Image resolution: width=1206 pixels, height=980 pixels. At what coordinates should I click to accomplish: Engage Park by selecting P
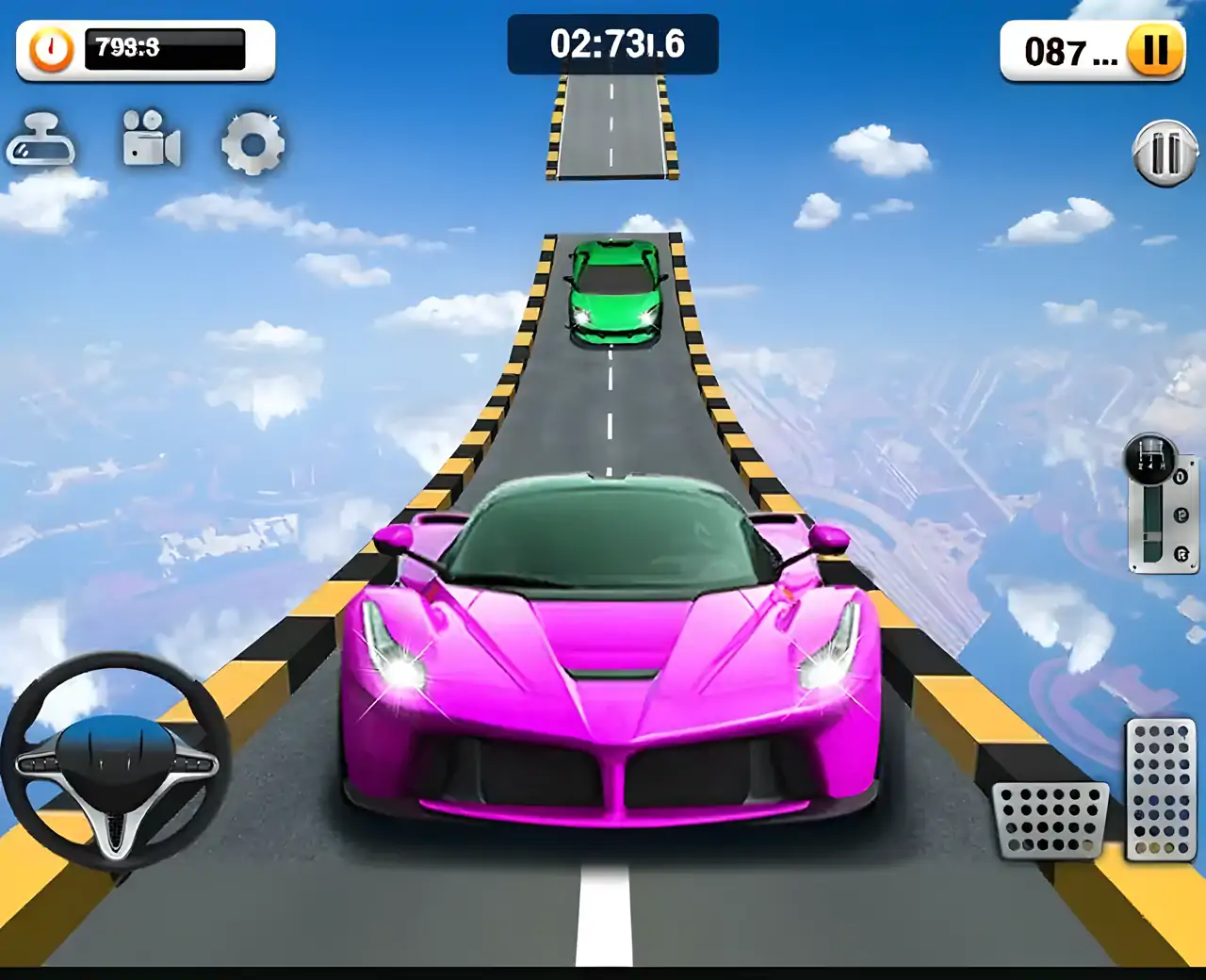(x=1181, y=514)
